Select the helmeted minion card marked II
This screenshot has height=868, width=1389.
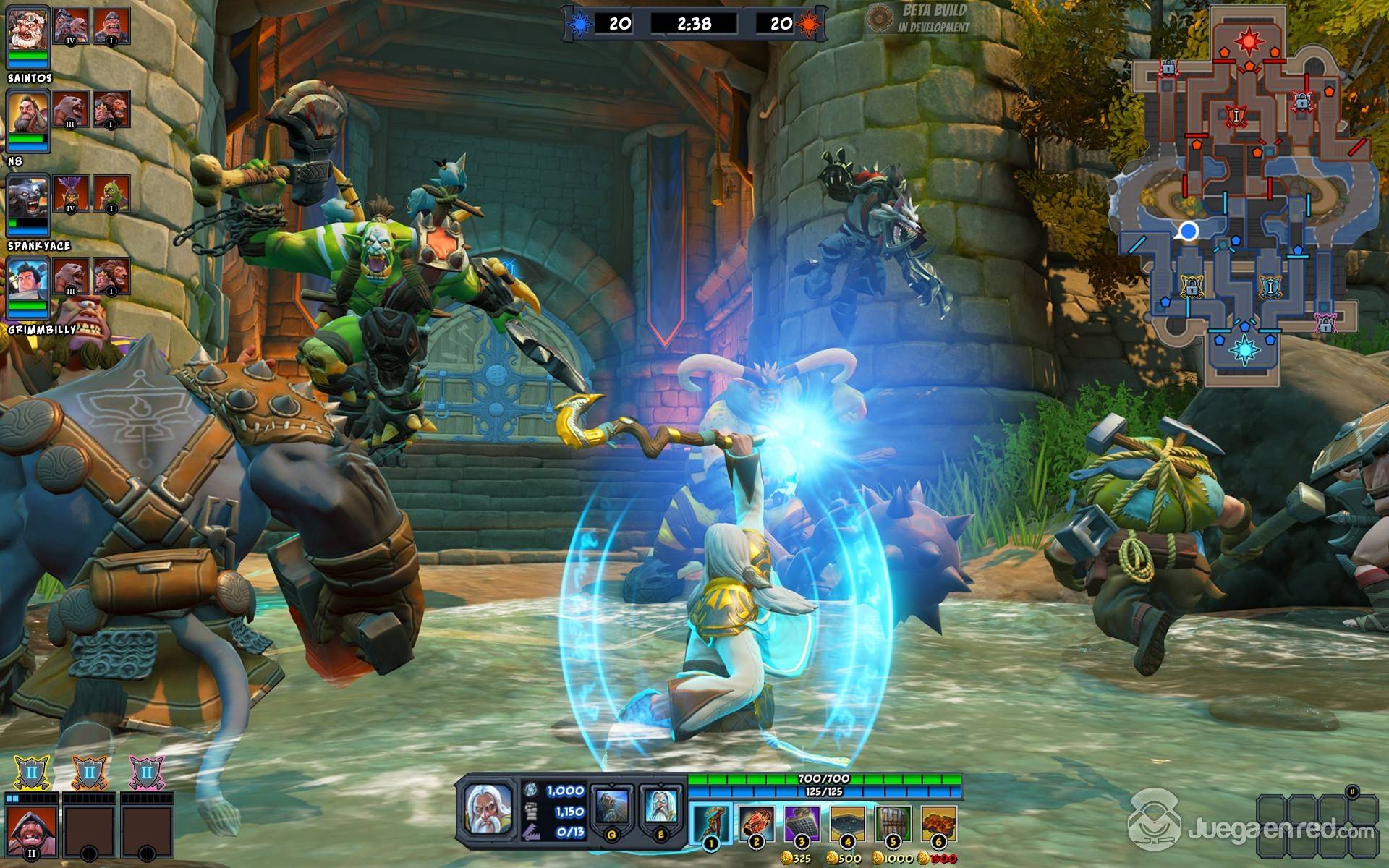point(31,833)
